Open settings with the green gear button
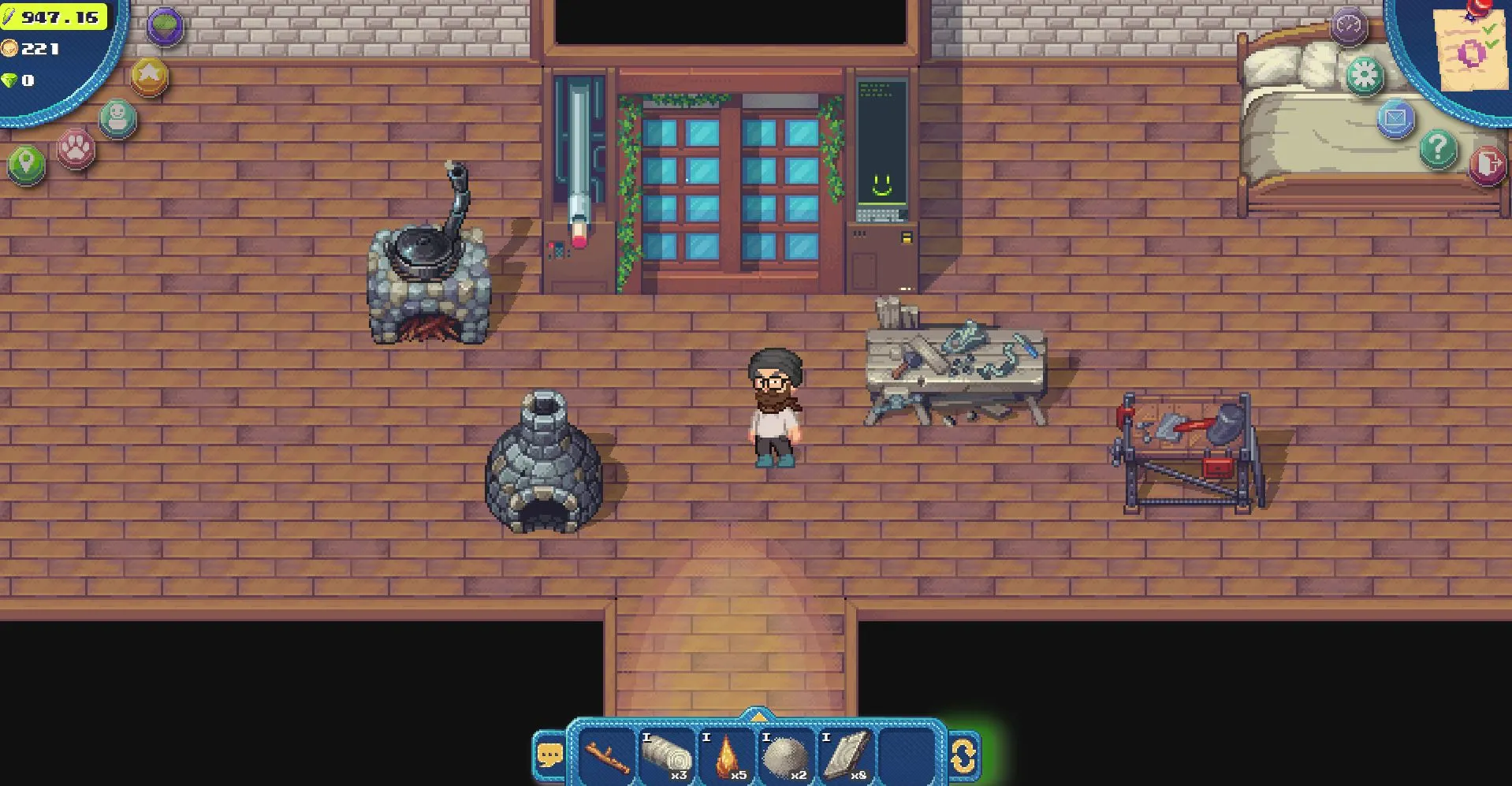1512x786 pixels. tap(1365, 76)
